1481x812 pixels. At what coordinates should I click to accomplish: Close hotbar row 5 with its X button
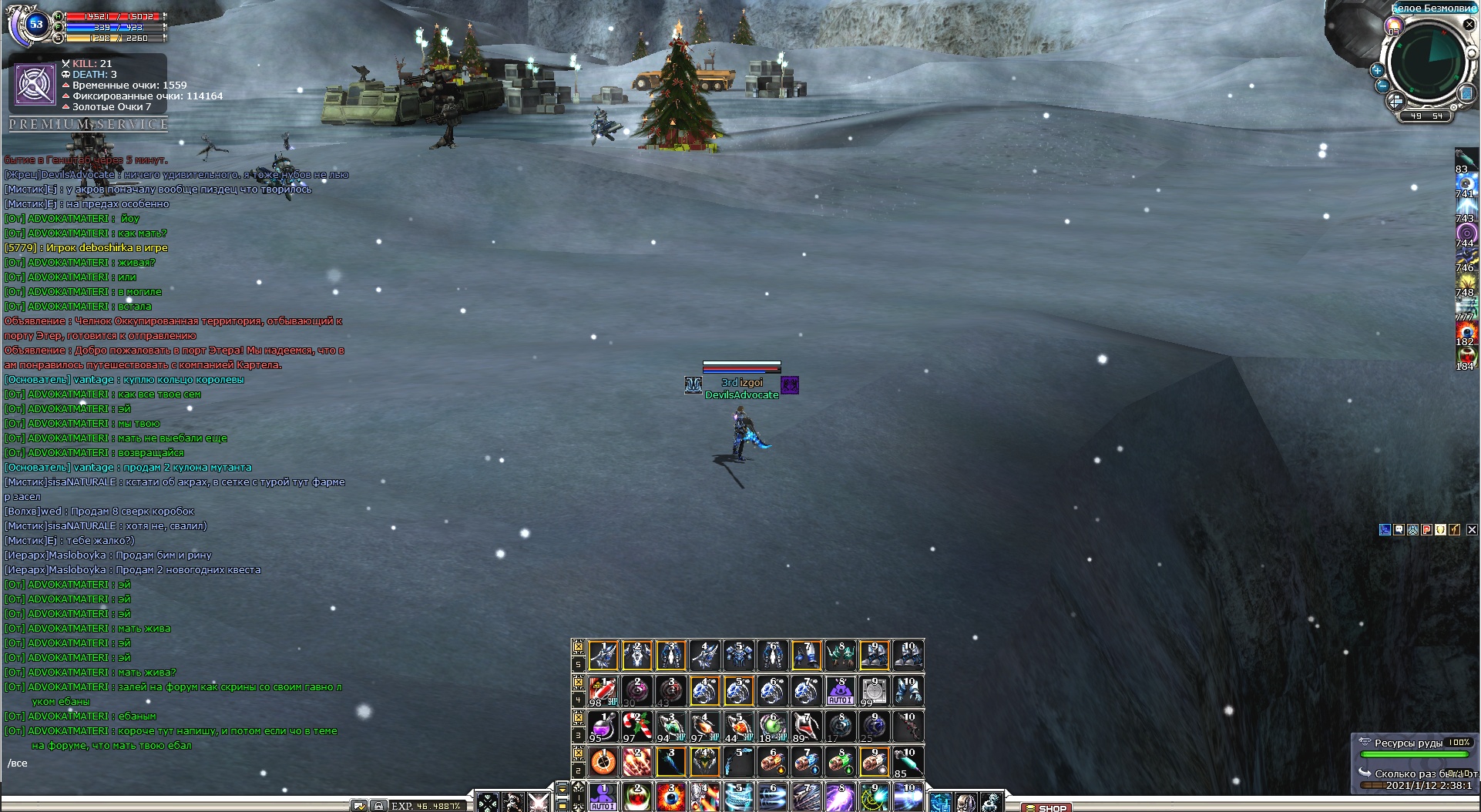click(x=579, y=647)
